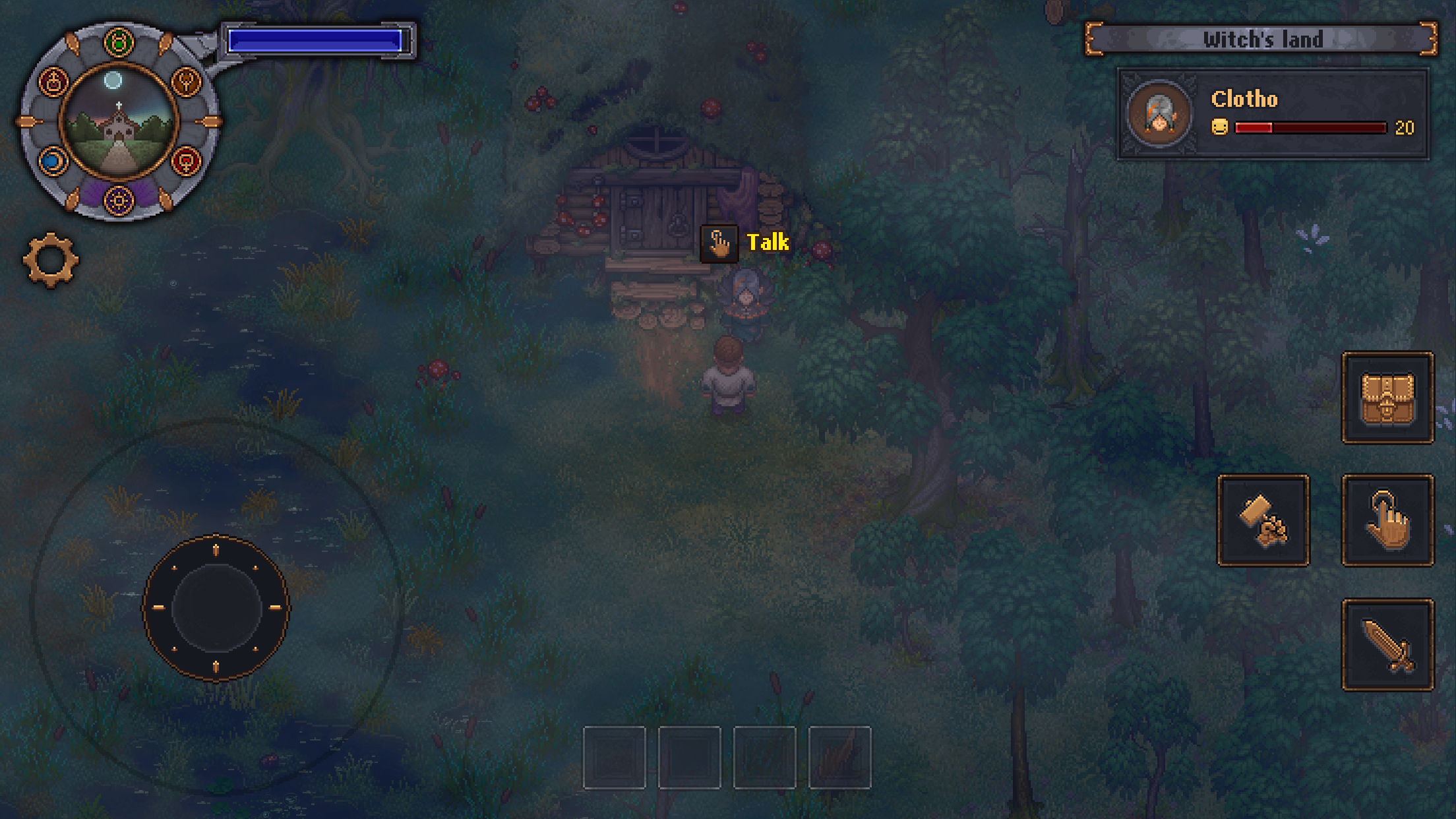Click the Clotho name label
This screenshot has height=819, width=1456.
[1245, 98]
